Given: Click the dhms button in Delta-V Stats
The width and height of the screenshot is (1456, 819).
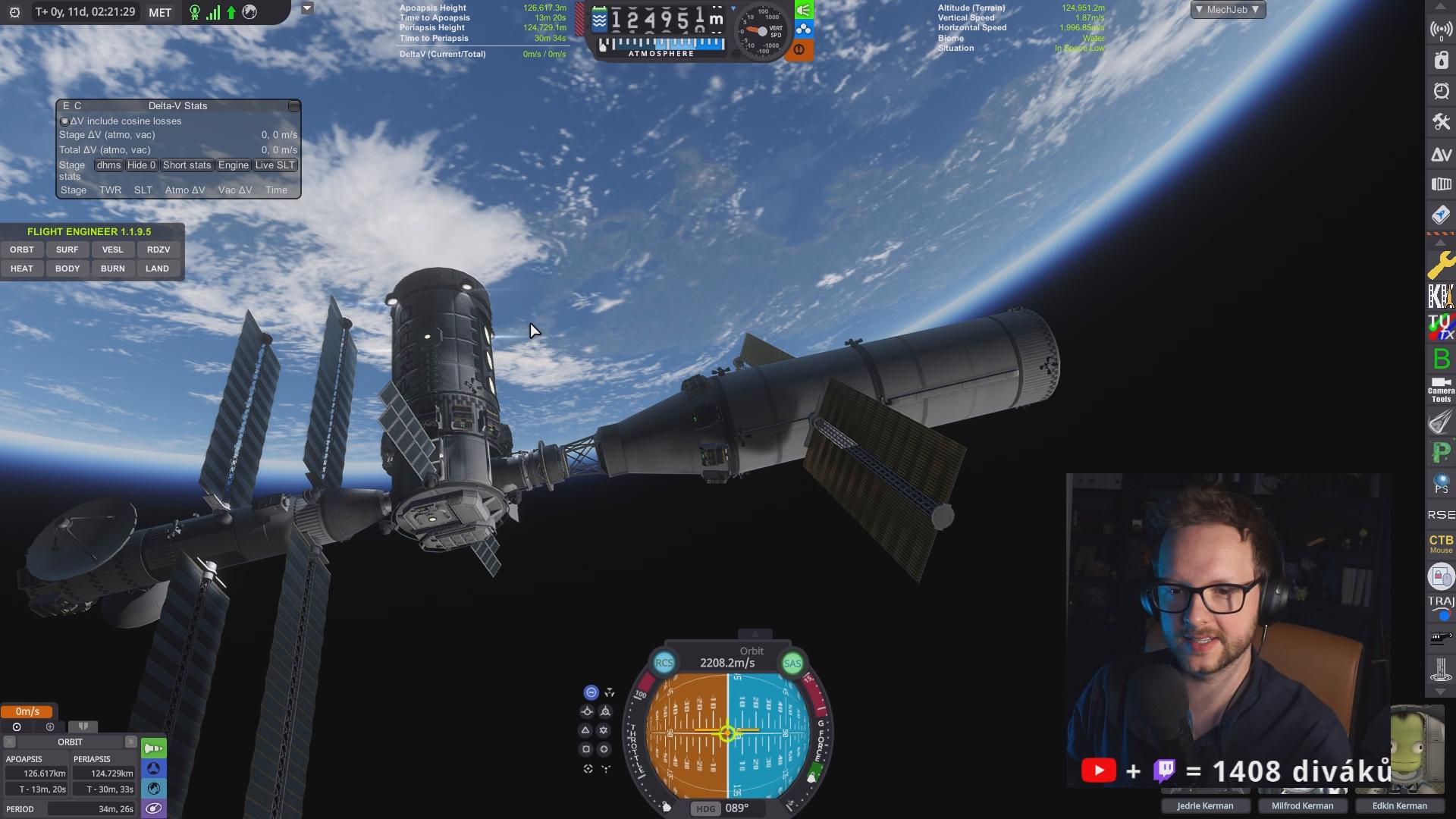Looking at the screenshot, I should coord(108,165).
